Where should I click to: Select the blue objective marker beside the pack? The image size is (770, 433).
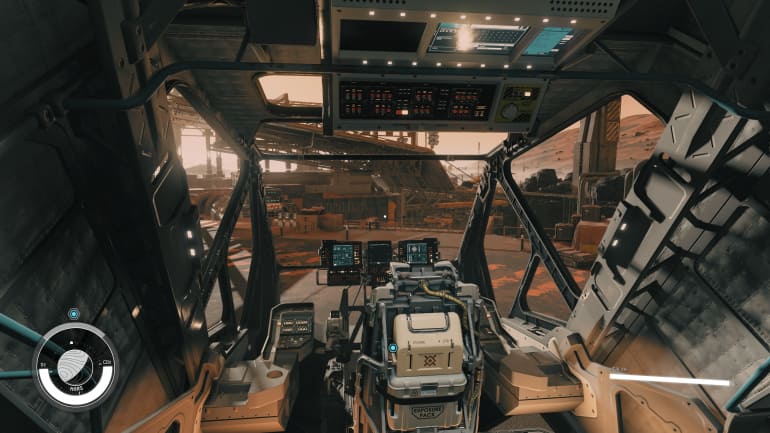[393, 349]
